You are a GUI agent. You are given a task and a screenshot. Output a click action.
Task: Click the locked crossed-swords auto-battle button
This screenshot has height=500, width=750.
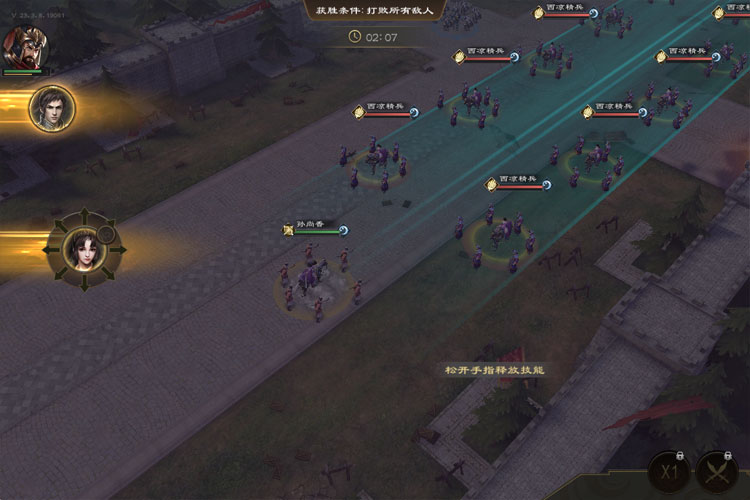pos(717,472)
